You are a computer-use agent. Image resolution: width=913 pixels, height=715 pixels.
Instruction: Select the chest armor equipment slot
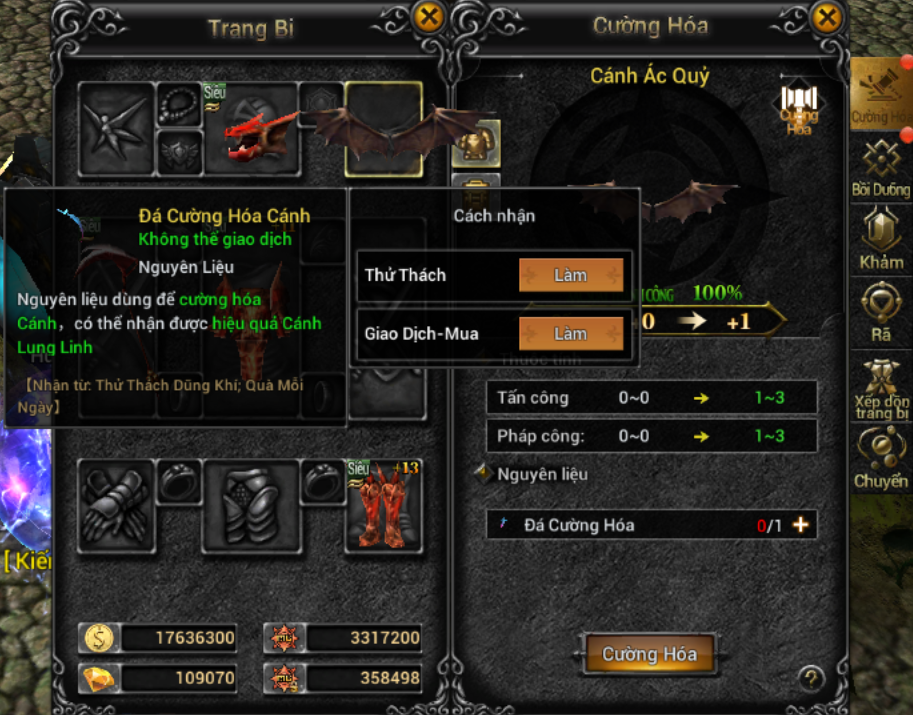pos(252,505)
